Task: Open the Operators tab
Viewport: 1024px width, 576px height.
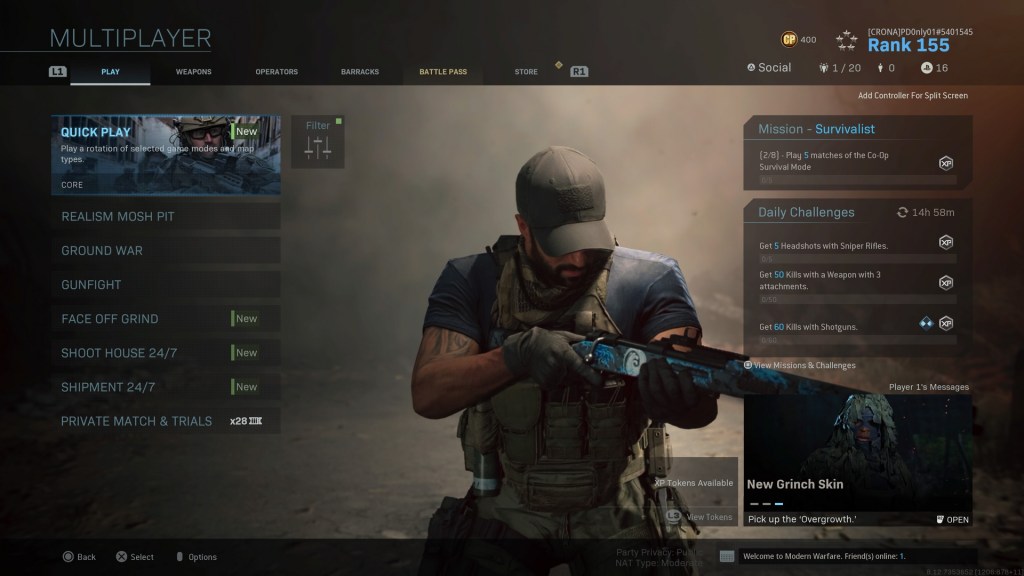Action: click(x=276, y=72)
